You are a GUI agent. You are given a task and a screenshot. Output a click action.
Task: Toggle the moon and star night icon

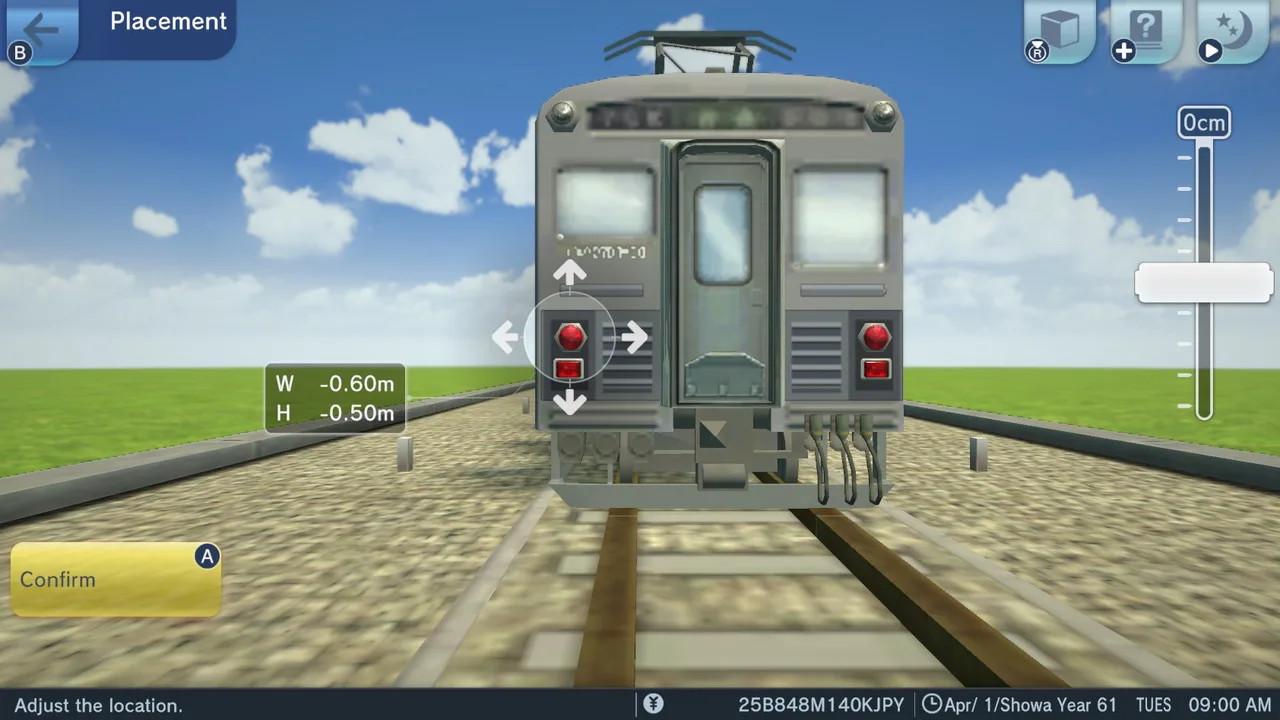tap(1233, 30)
